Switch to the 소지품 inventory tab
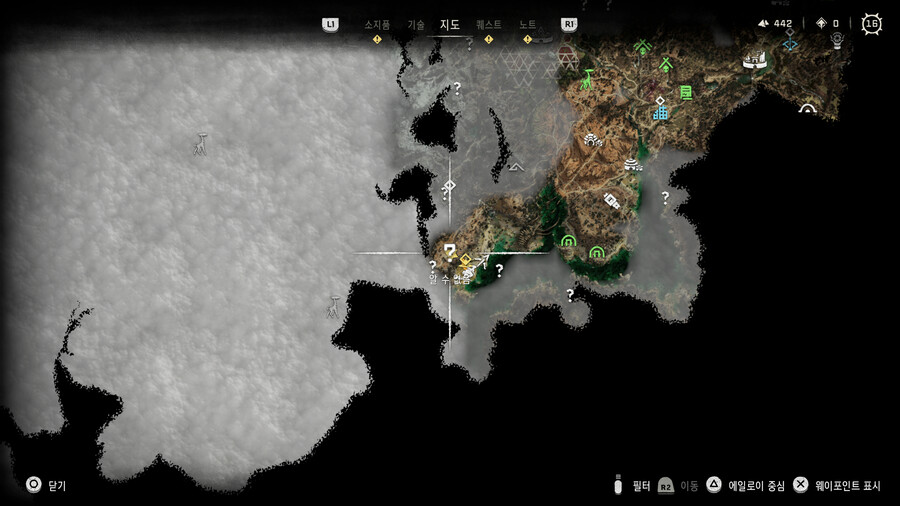The height and width of the screenshot is (506, 900). tap(377, 24)
